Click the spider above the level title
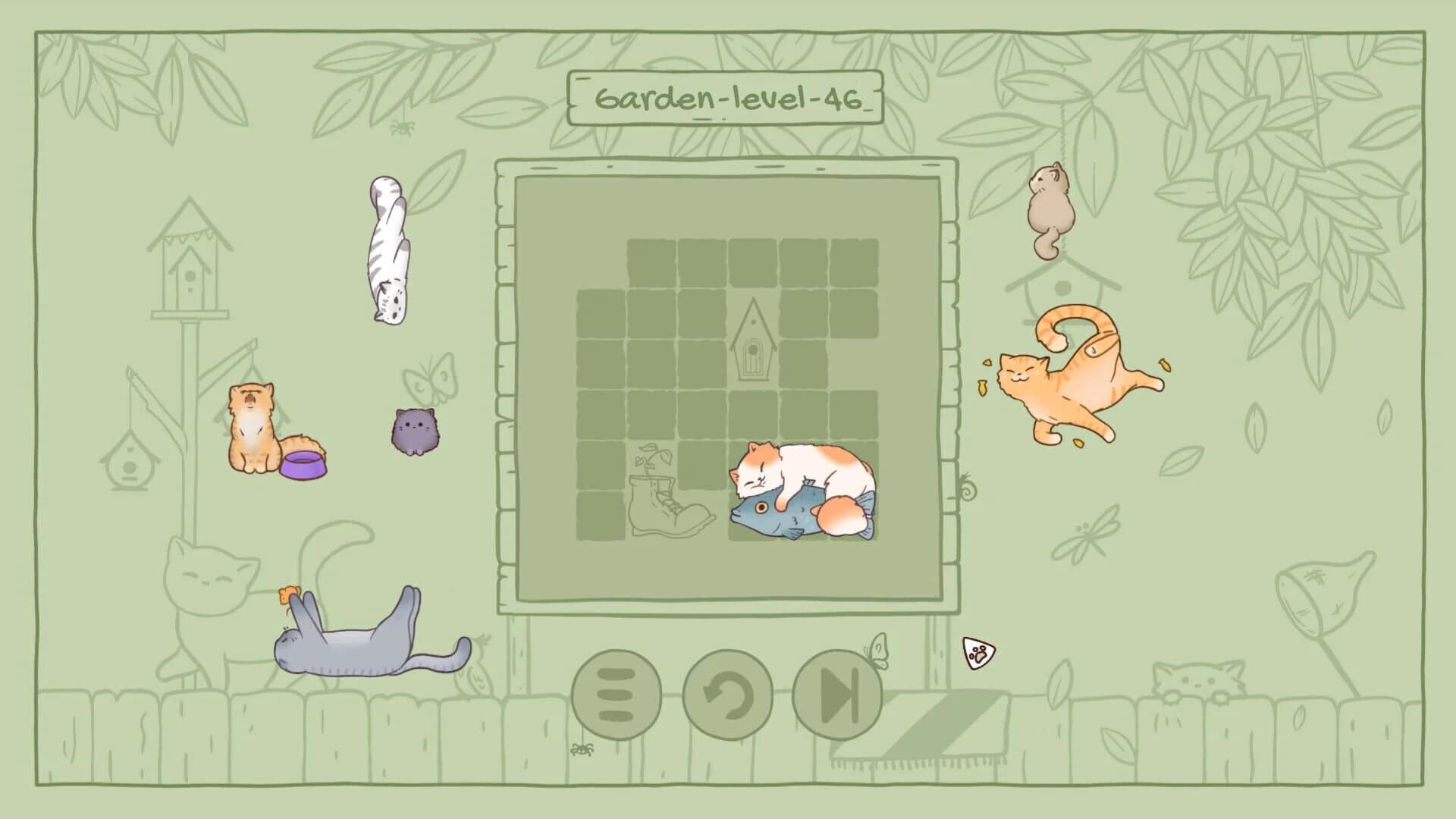 click(402, 129)
